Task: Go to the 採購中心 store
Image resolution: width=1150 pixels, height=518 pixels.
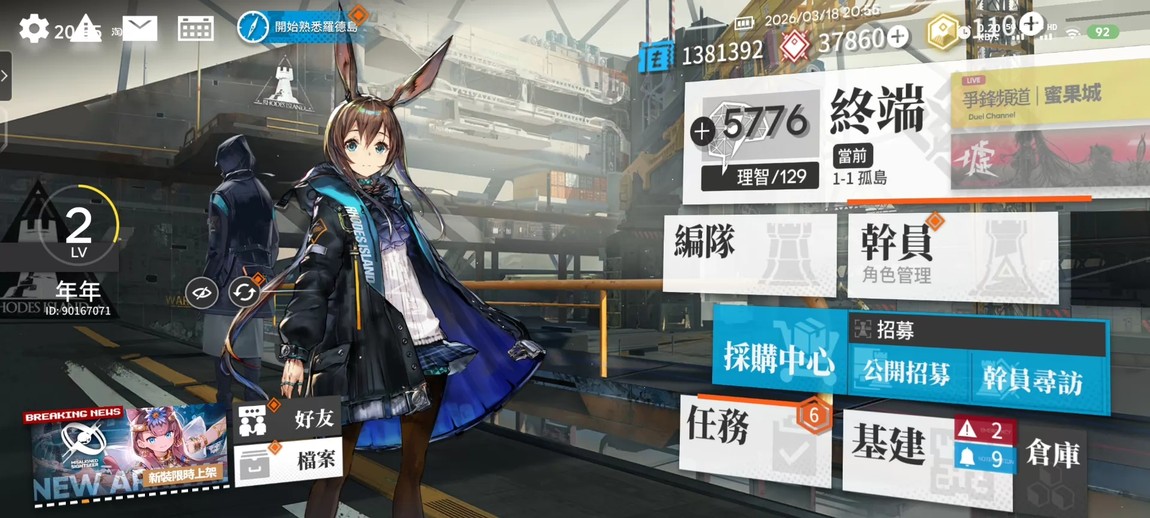Action: click(x=779, y=358)
